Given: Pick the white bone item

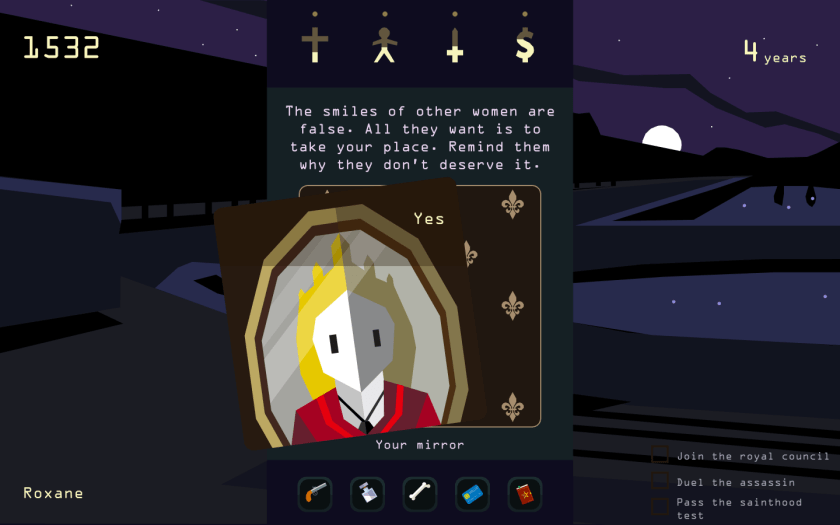Looking at the screenshot, I should click(420, 494).
